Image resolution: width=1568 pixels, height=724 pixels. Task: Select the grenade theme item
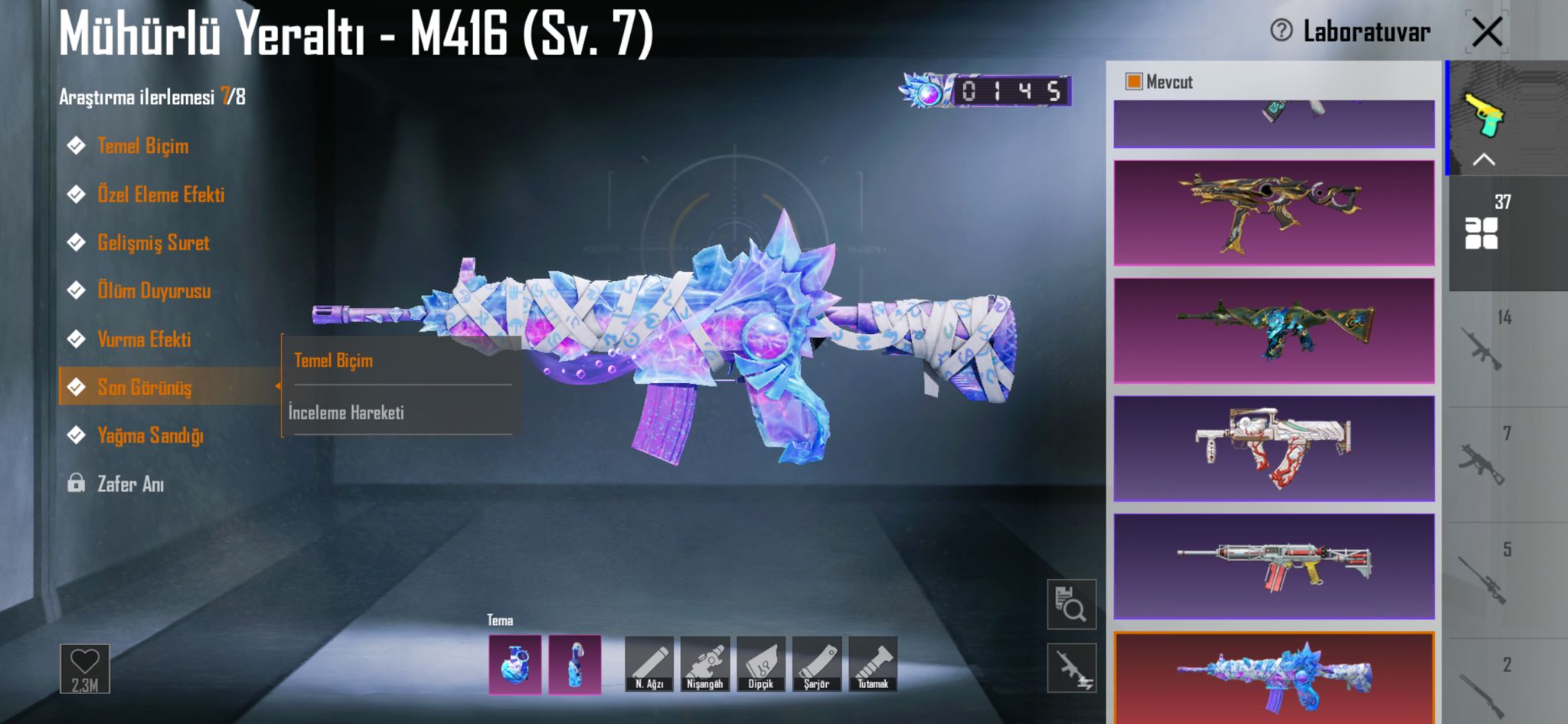coord(514,664)
